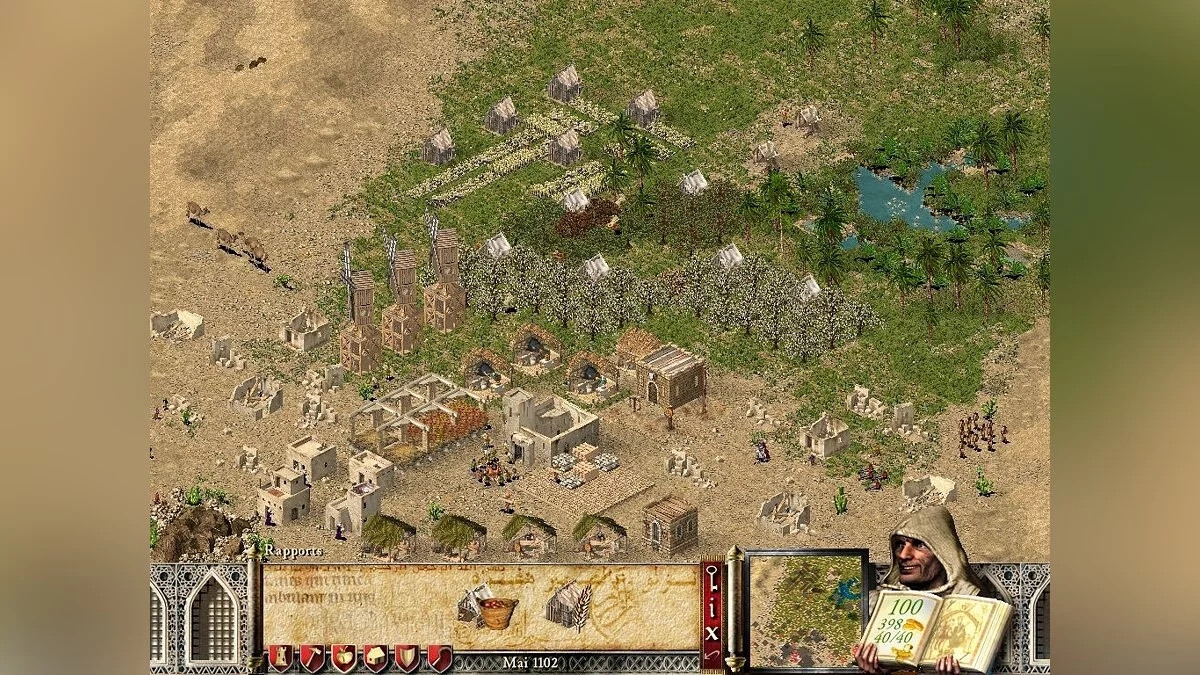Open game options with the key icon
The height and width of the screenshot is (675, 1200).
(712, 576)
